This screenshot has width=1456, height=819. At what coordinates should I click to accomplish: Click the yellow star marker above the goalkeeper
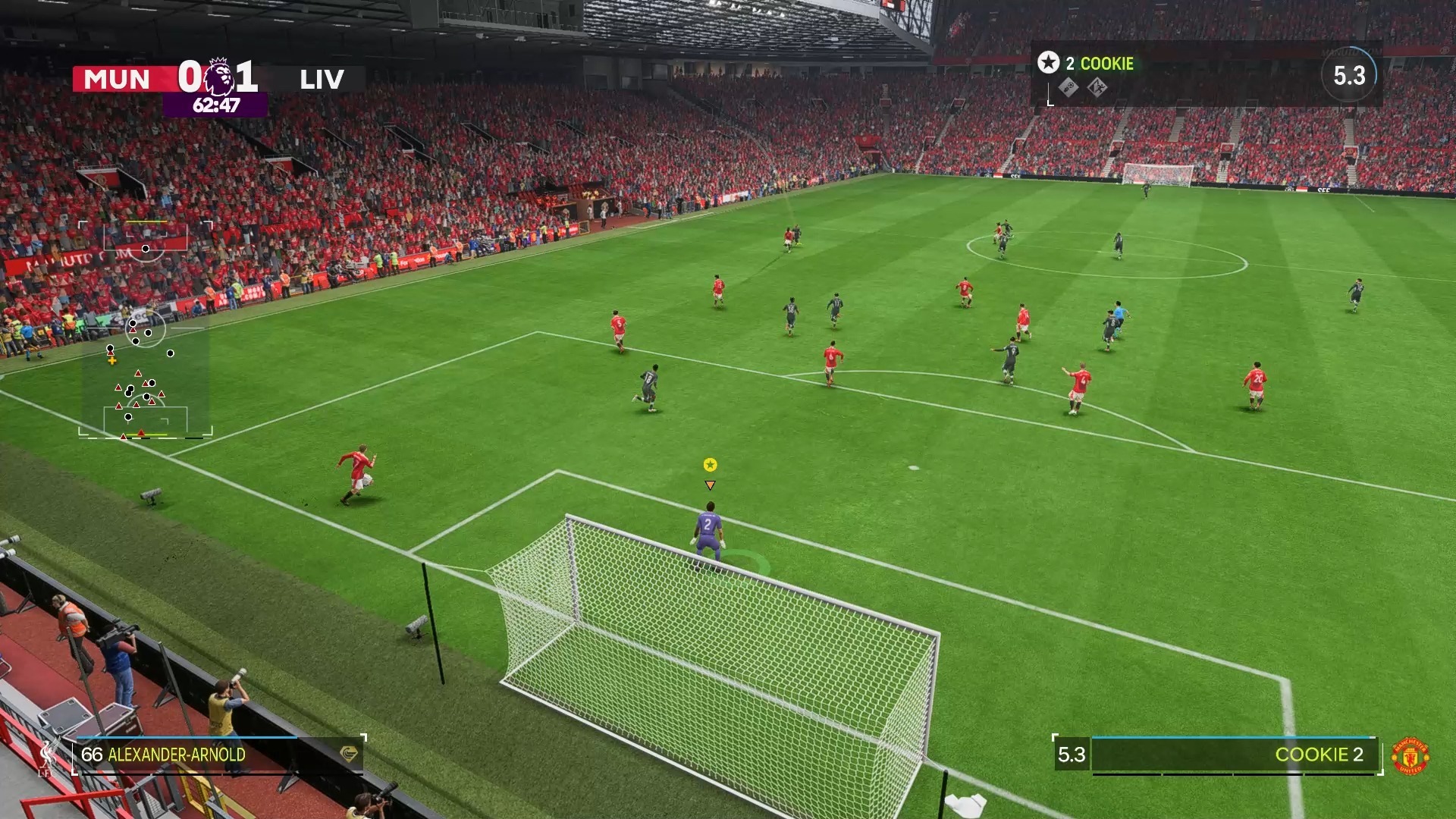pos(710,465)
